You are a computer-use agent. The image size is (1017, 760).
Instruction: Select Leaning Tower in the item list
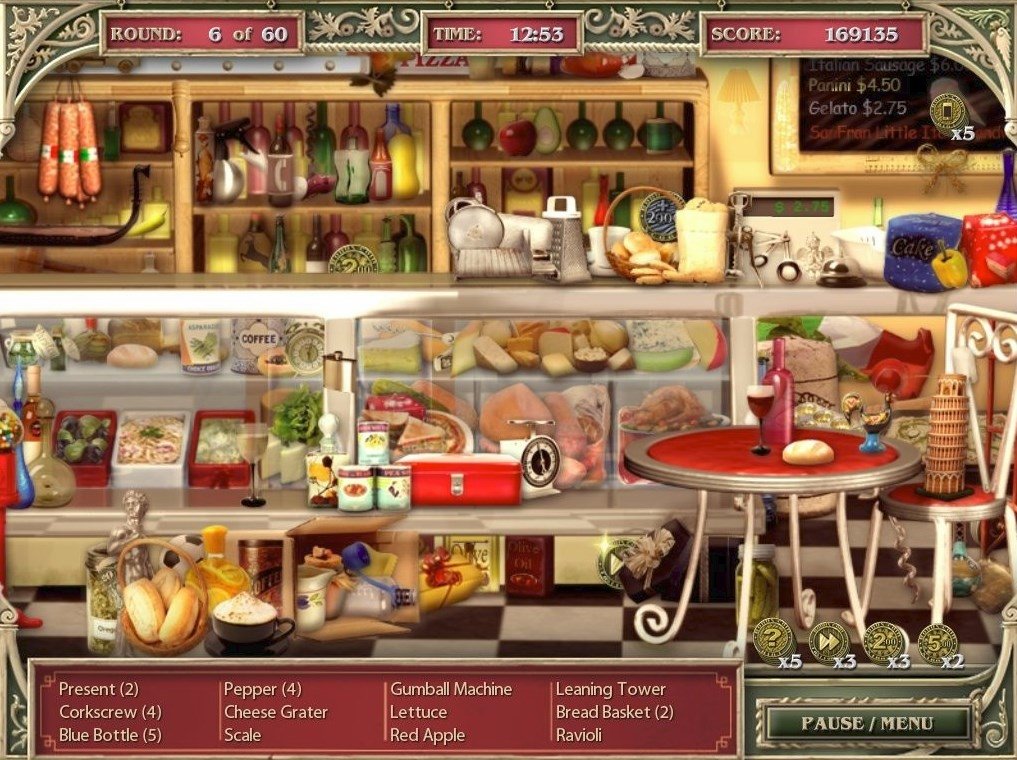click(610, 689)
